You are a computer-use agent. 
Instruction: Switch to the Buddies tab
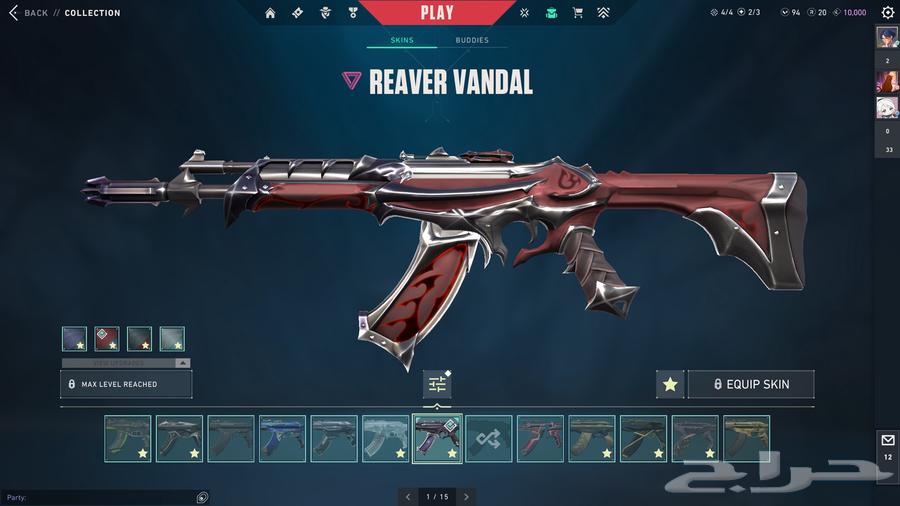click(472, 41)
